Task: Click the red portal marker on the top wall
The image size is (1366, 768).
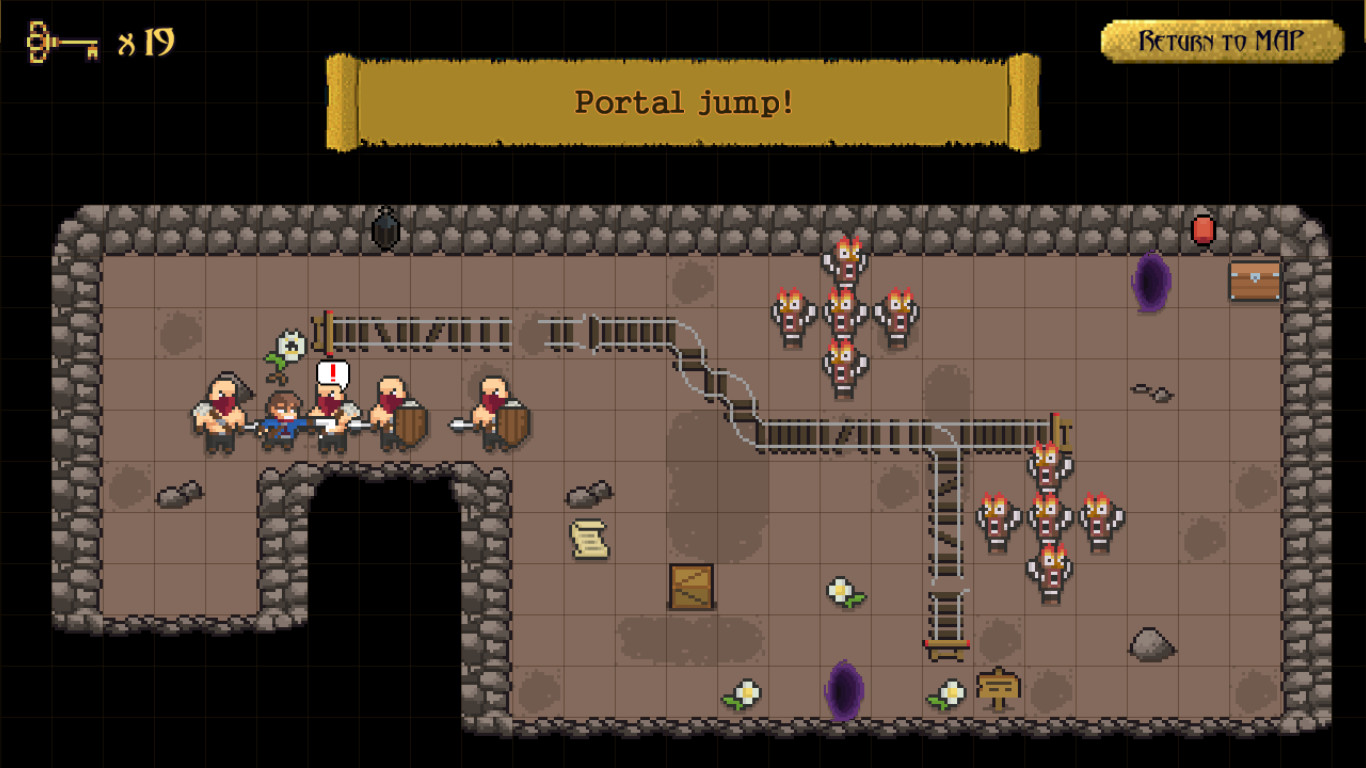Action: click(x=1204, y=229)
